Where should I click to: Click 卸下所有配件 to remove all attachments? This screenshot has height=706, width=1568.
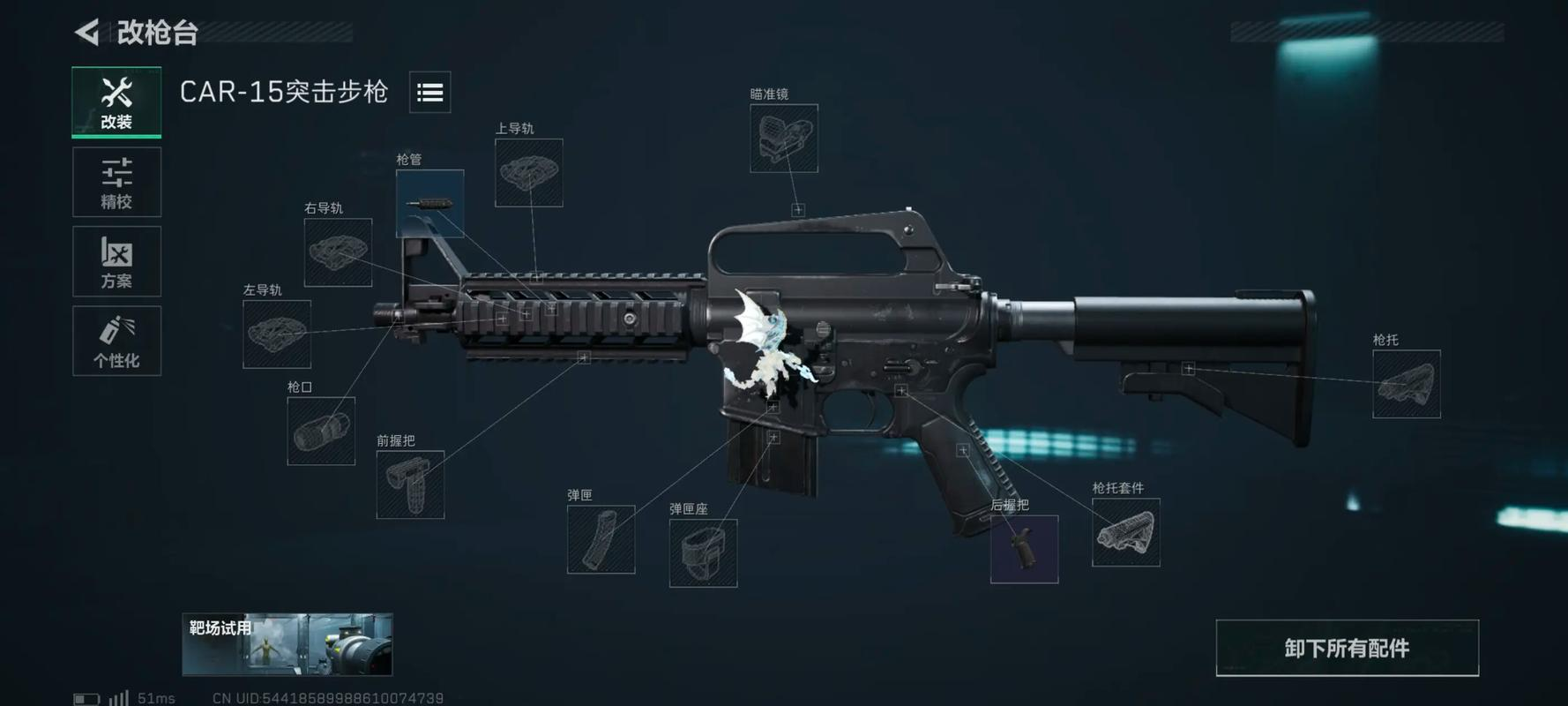pyautogui.click(x=1347, y=649)
